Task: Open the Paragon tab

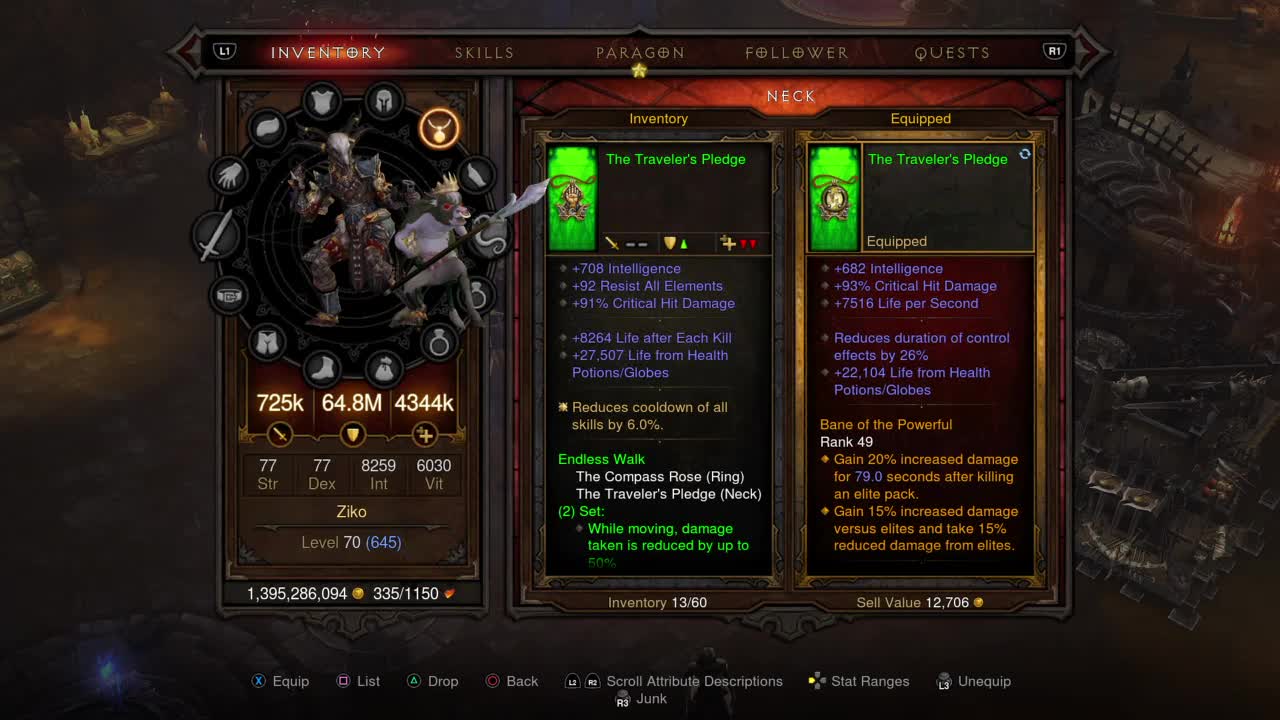Action: pyautogui.click(x=641, y=52)
